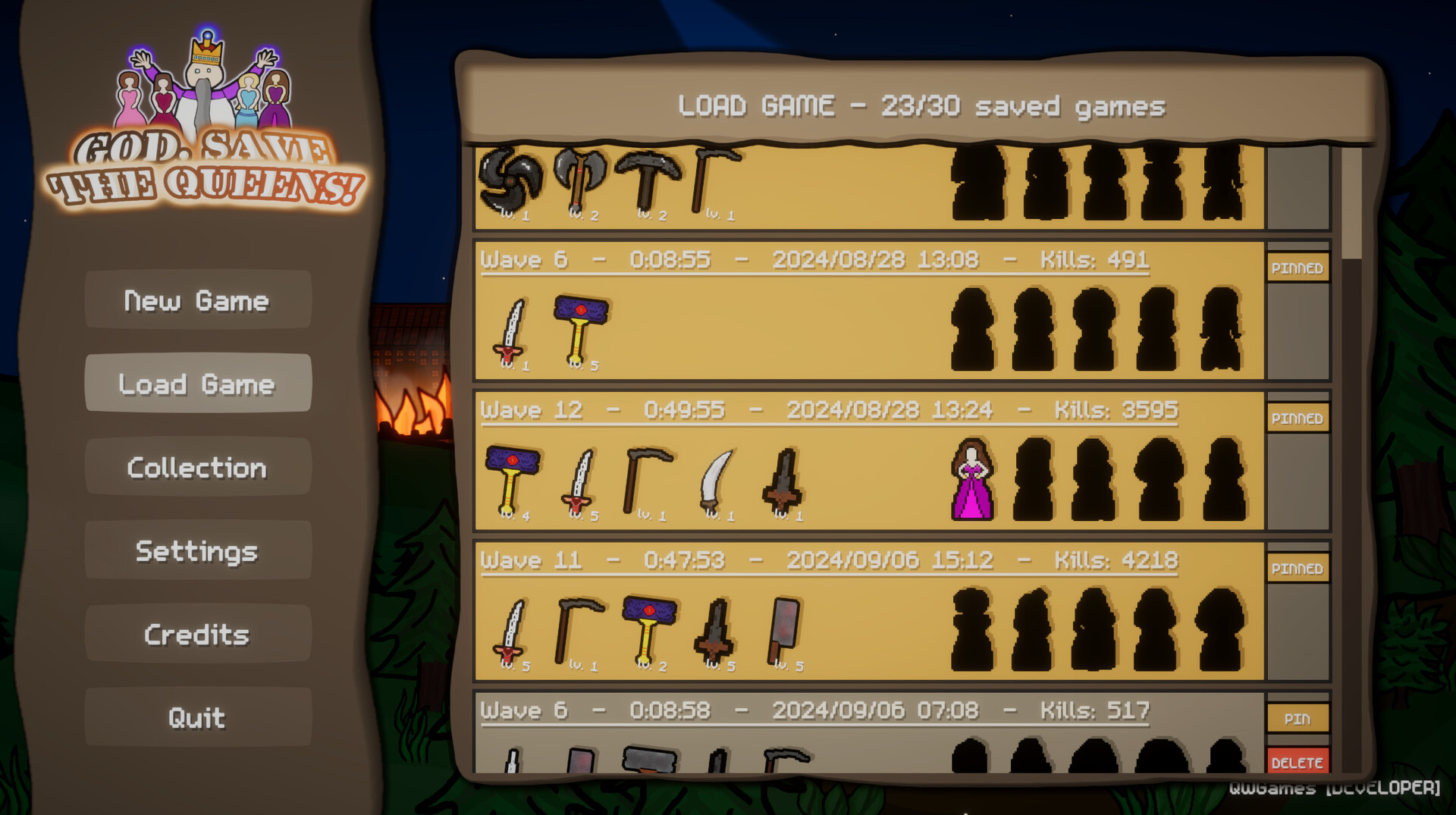
Task: Open the Settings menu
Action: click(x=197, y=551)
